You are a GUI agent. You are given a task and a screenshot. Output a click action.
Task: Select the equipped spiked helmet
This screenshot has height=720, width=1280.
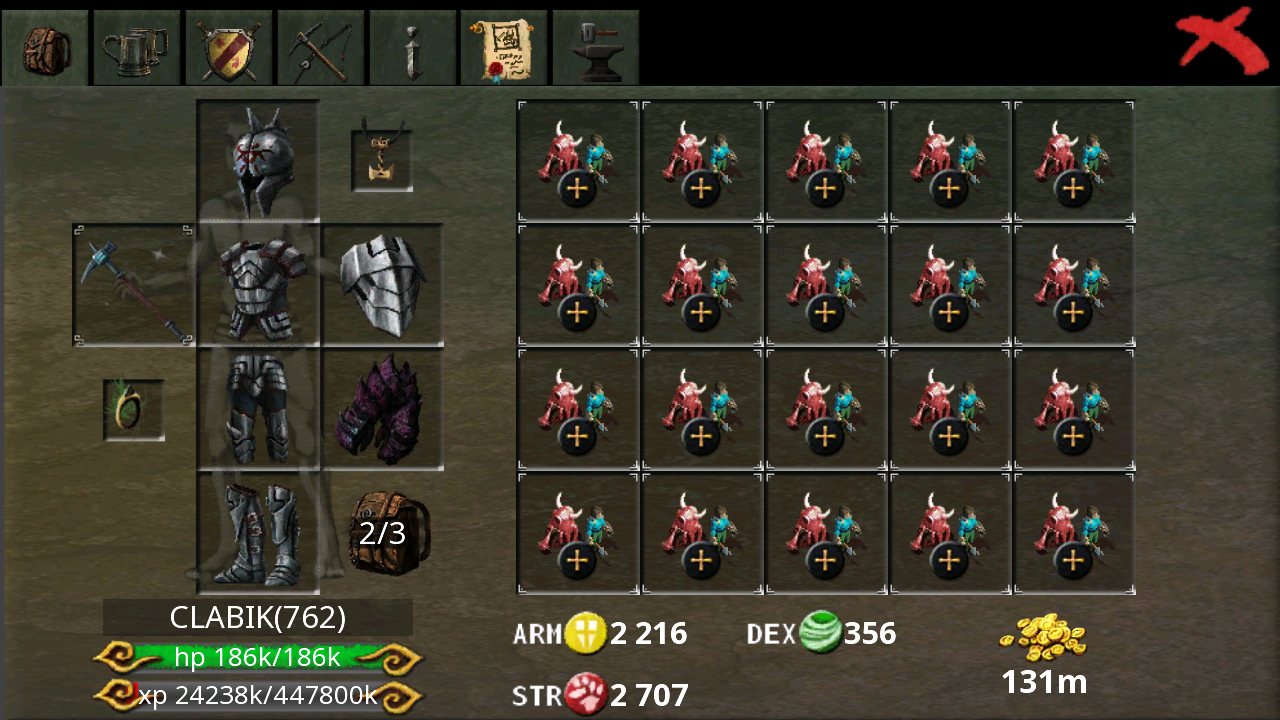point(258,157)
